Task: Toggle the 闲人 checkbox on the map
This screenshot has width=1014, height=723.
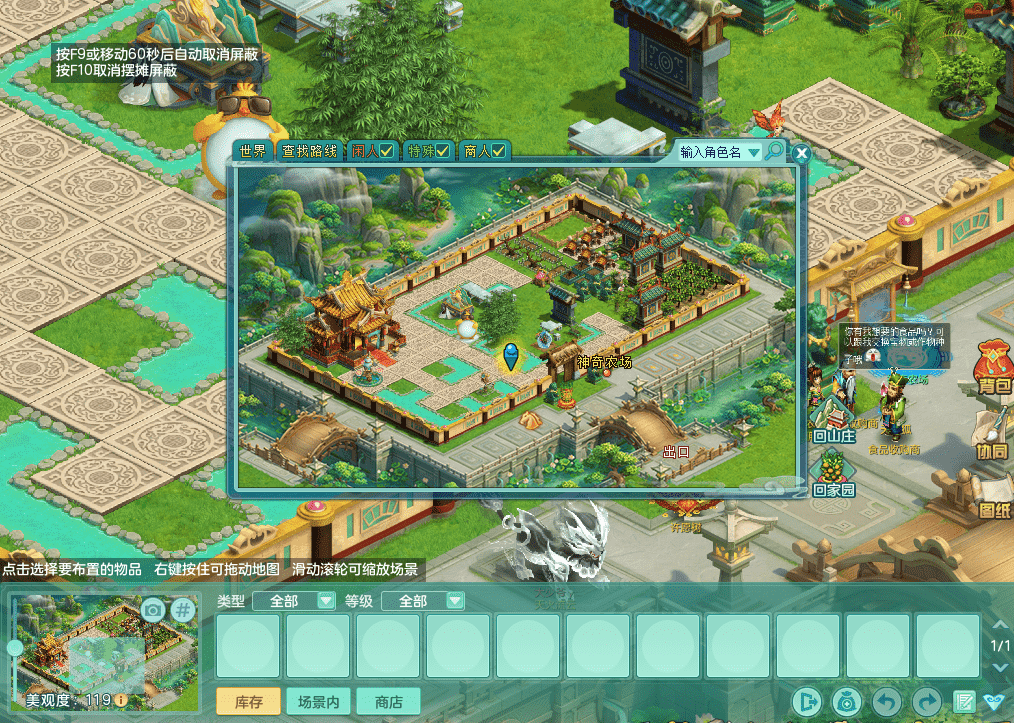Action: 386,152
